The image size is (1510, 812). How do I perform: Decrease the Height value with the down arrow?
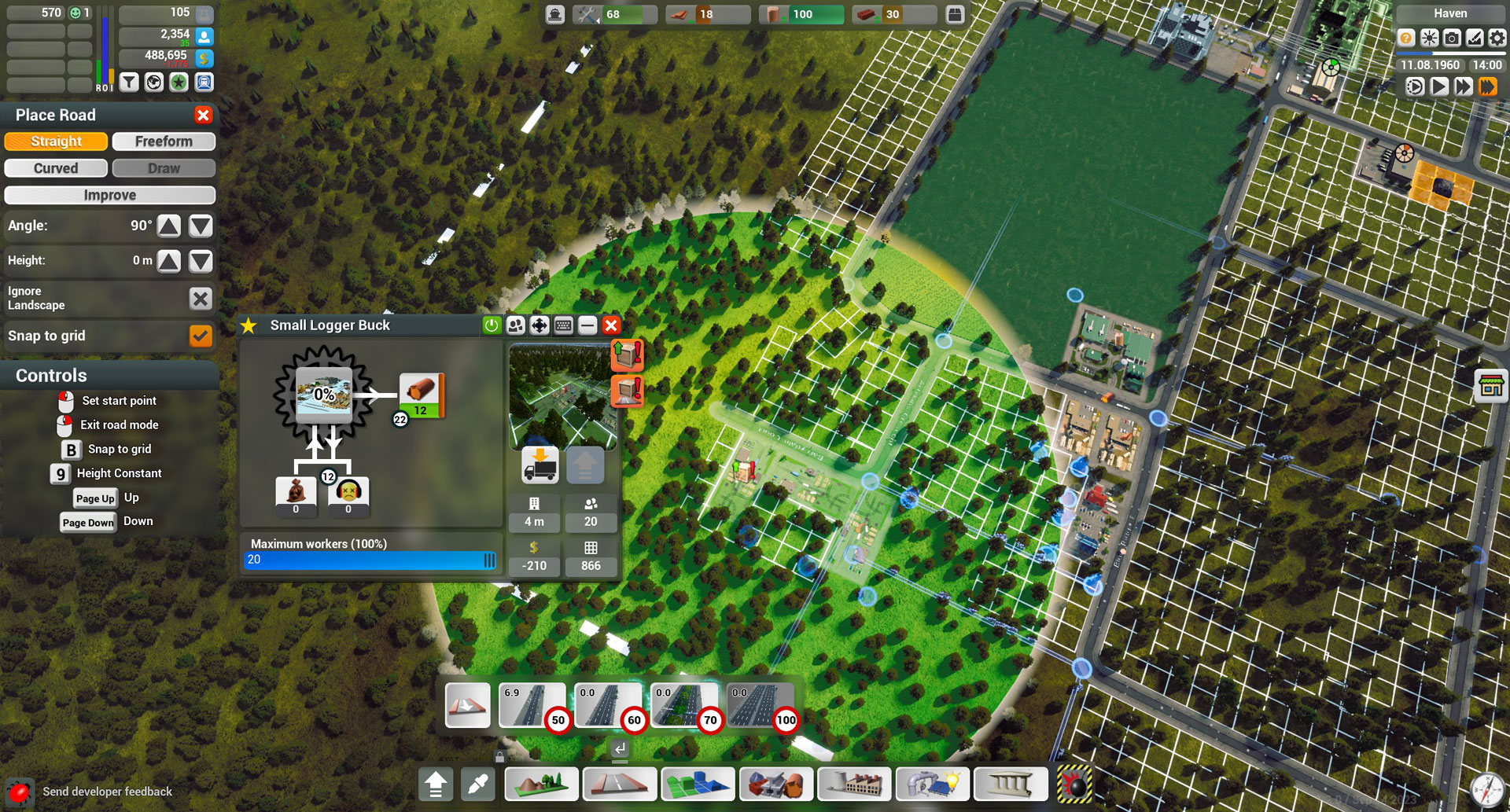click(201, 261)
